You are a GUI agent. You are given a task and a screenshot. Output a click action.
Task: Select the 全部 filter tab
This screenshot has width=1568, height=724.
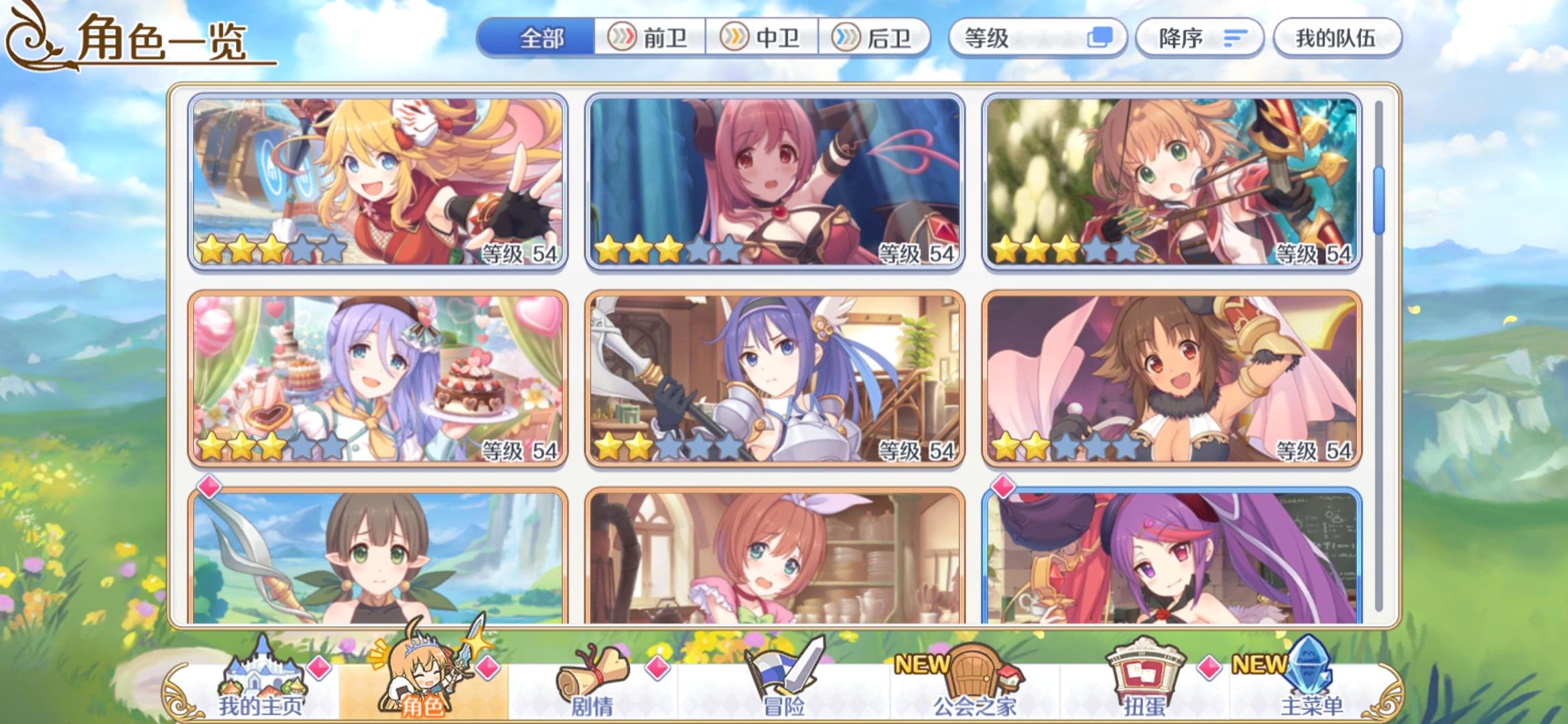tap(537, 38)
